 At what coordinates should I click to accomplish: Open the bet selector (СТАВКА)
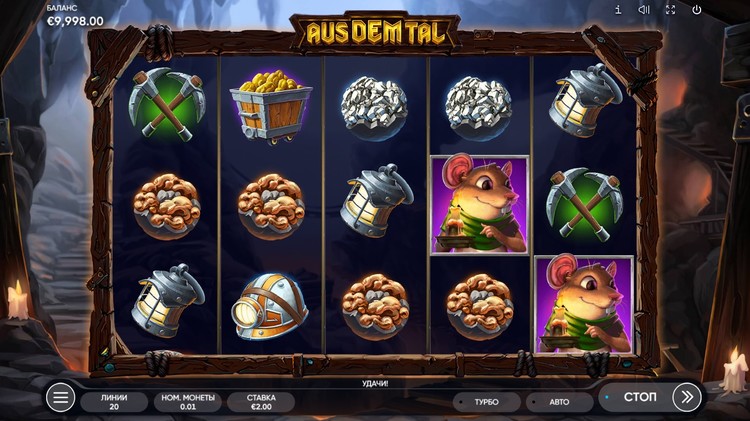(x=260, y=402)
